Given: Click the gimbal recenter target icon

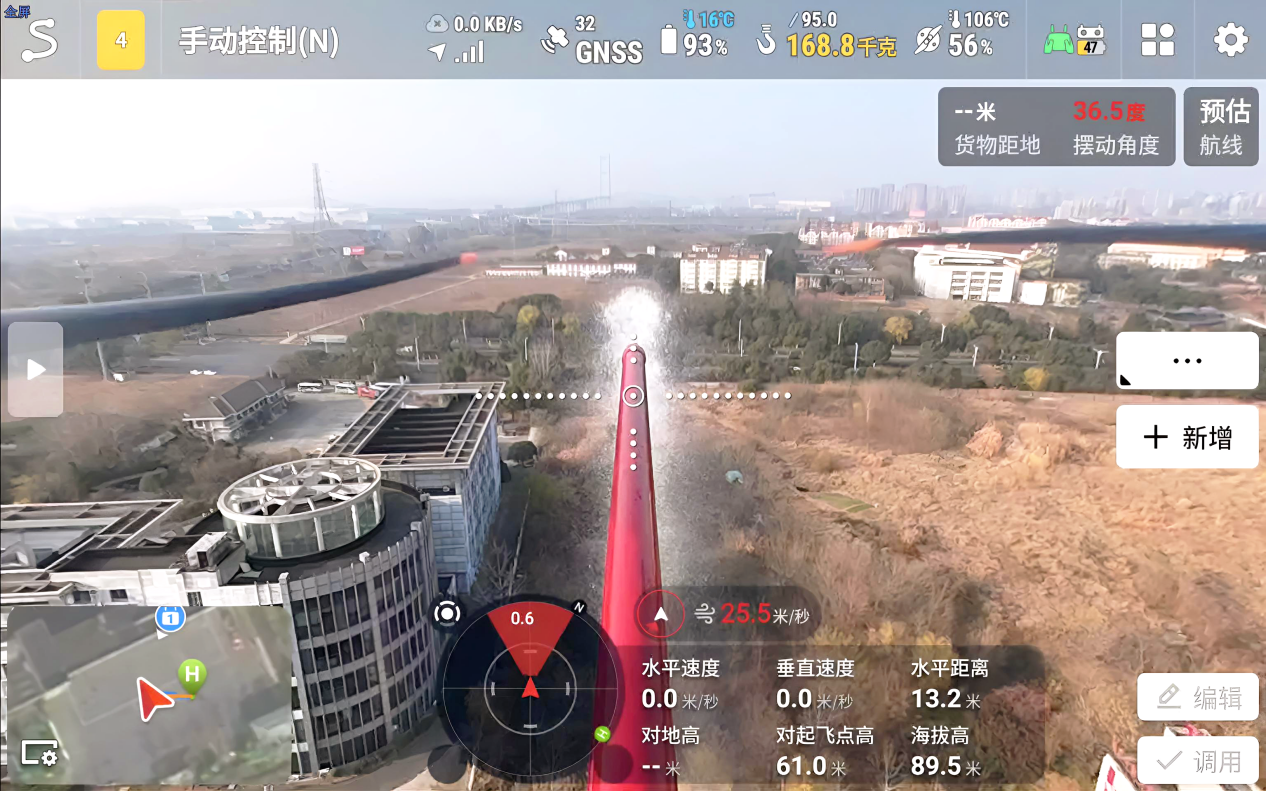Looking at the screenshot, I should pyautogui.click(x=447, y=613).
